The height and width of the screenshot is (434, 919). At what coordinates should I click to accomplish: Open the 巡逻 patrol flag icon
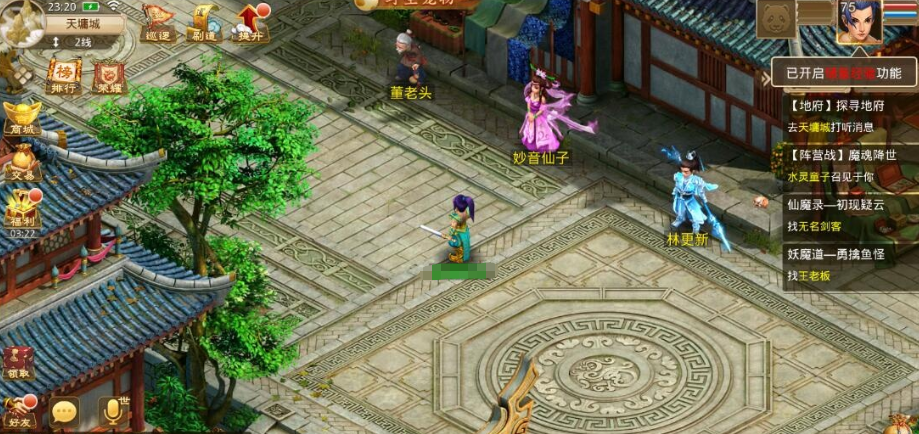click(156, 22)
